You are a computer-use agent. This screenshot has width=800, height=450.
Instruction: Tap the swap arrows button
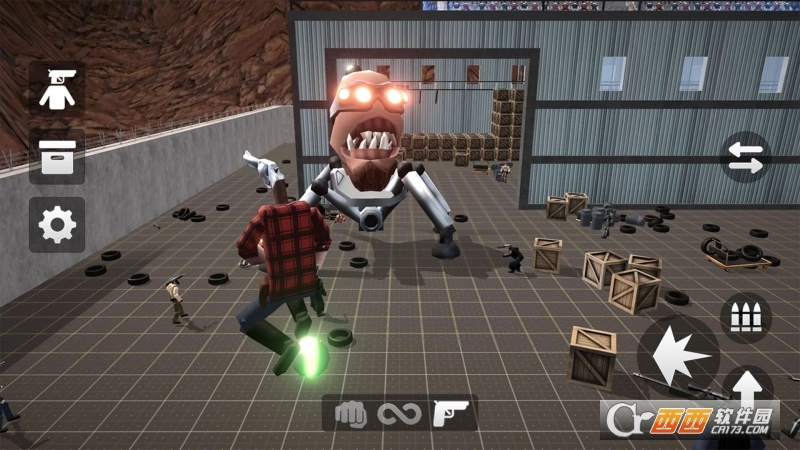[745, 157]
